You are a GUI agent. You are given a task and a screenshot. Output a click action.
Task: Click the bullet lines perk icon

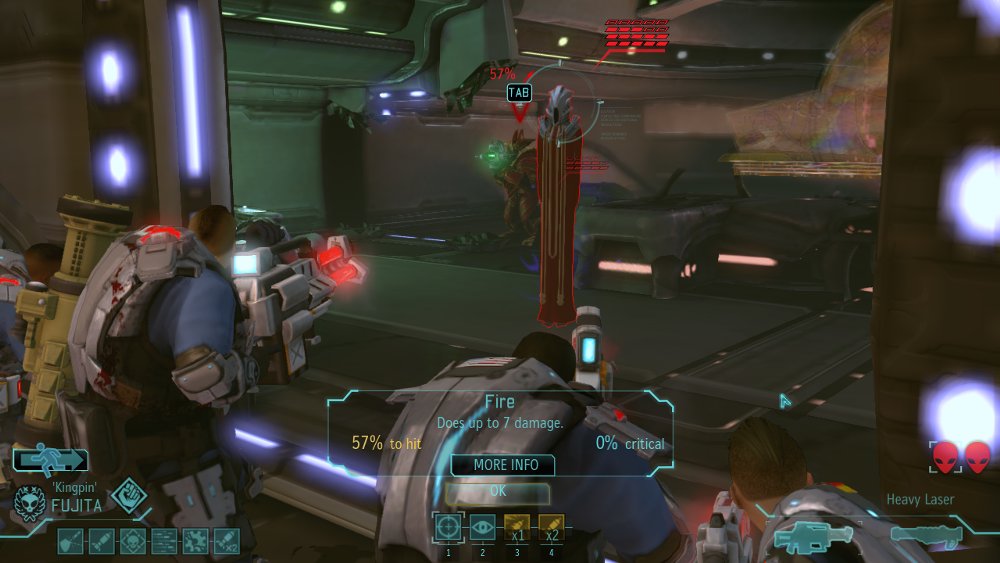click(163, 541)
